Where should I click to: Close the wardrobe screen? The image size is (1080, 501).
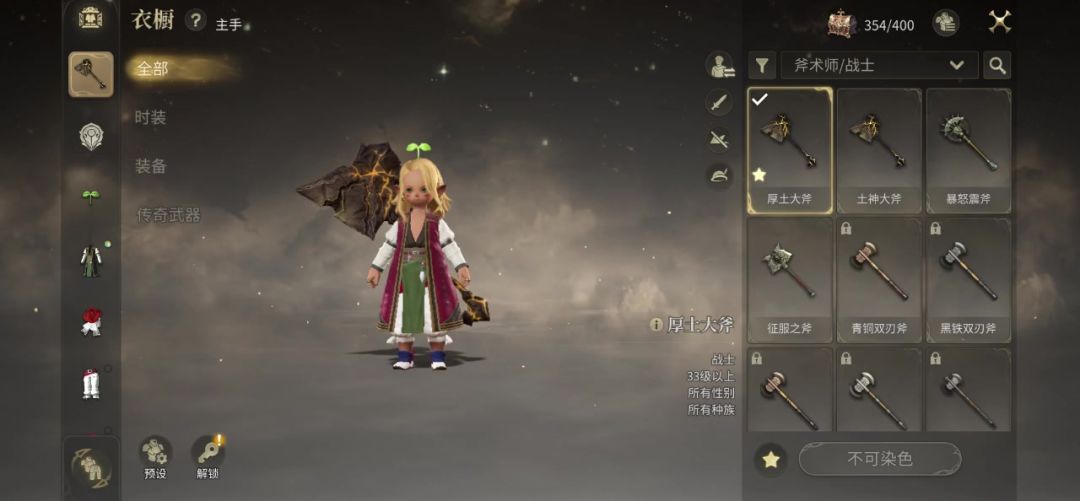point(999,21)
